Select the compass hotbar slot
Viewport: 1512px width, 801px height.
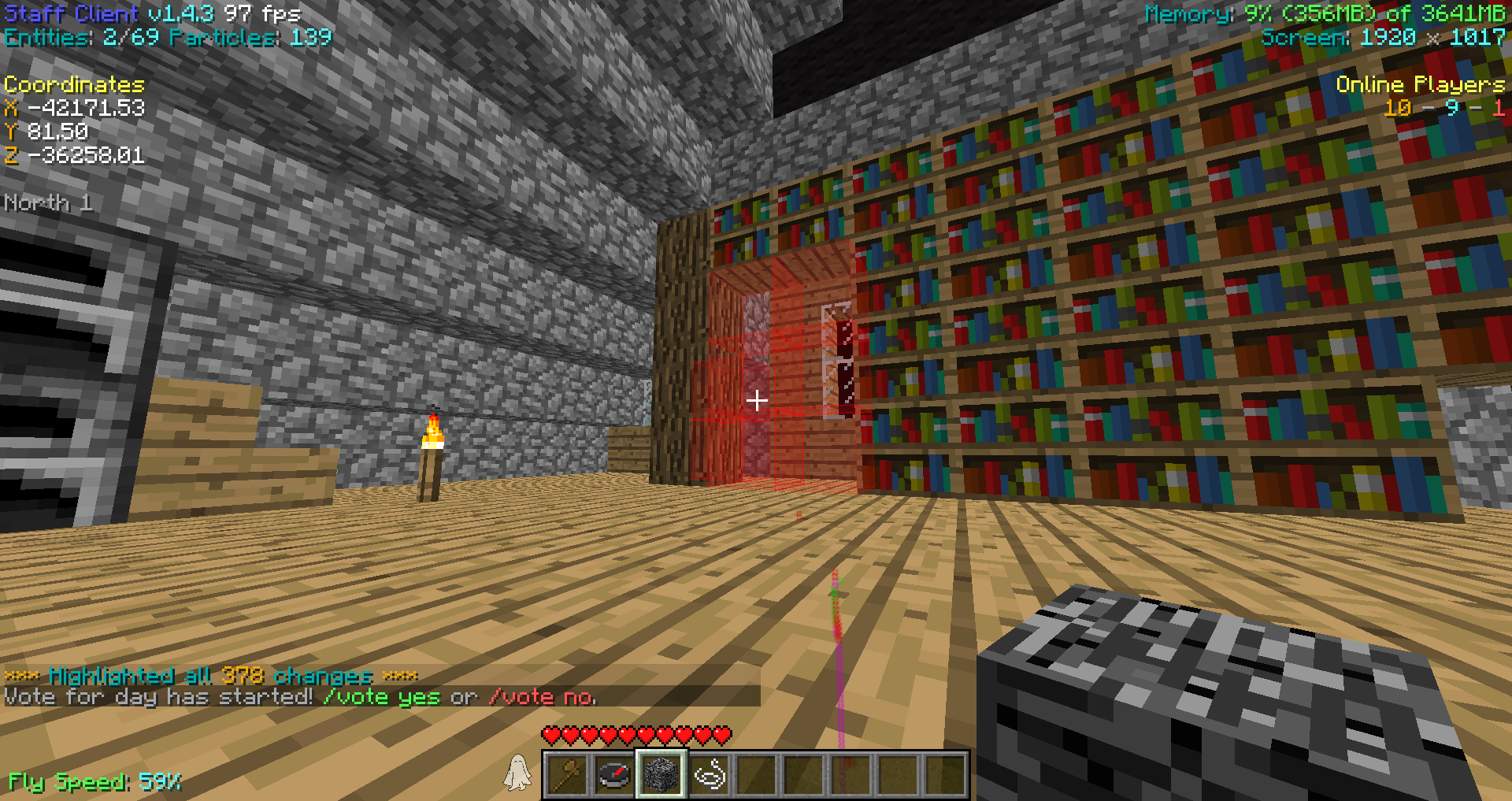614,774
